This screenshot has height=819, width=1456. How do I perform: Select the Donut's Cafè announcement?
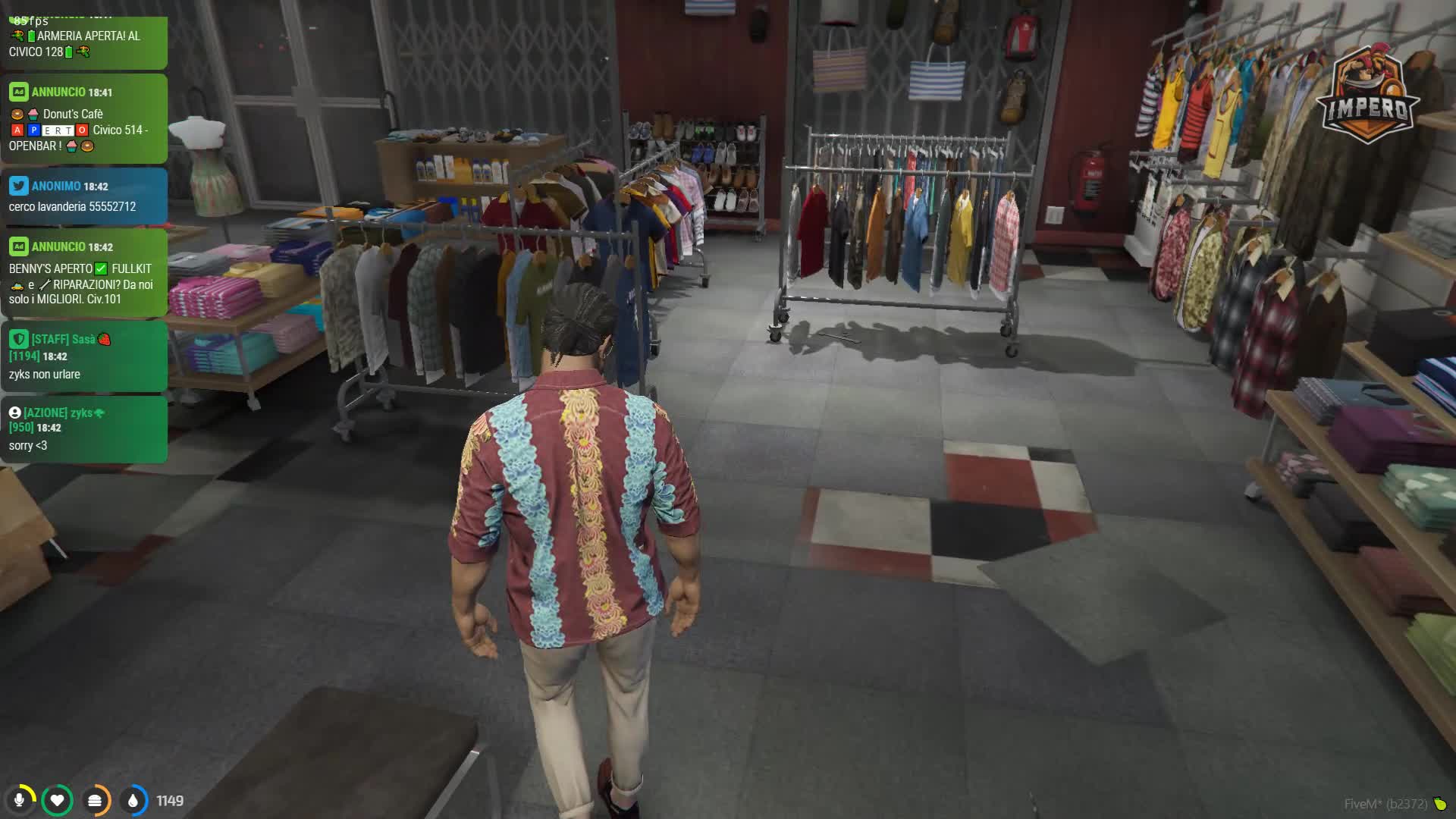pyautogui.click(x=83, y=119)
